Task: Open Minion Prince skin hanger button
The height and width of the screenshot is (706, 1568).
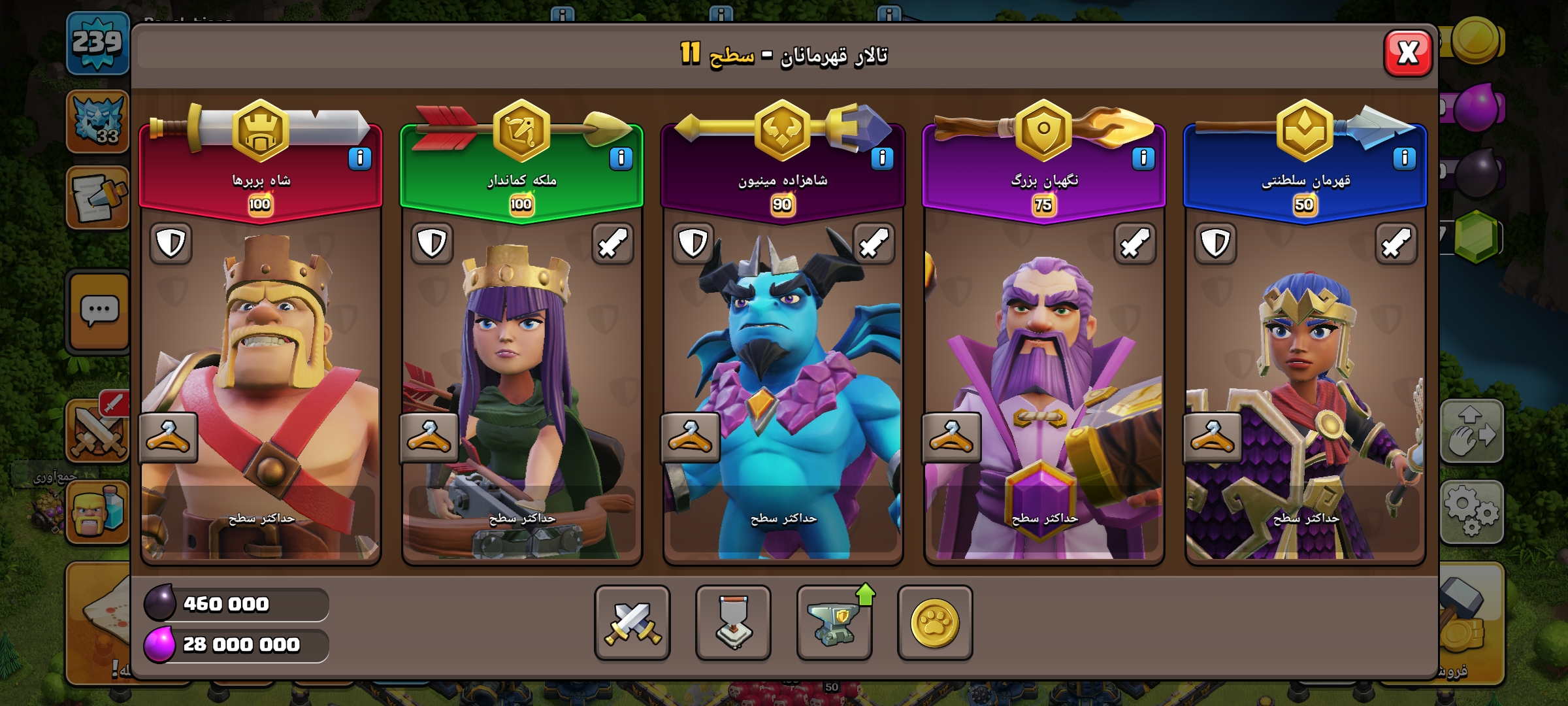Action: point(690,437)
